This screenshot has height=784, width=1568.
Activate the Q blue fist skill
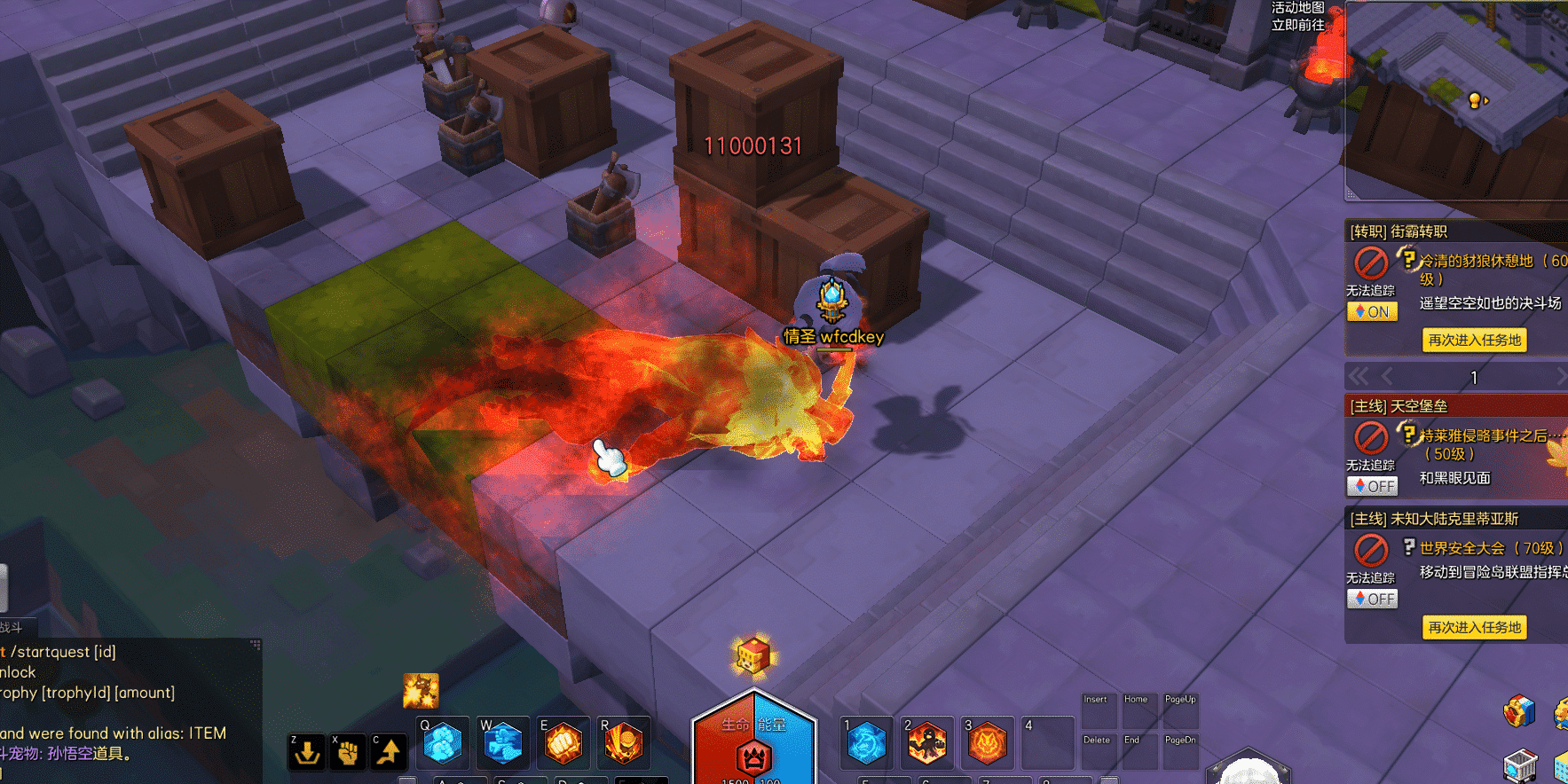coord(442,743)
